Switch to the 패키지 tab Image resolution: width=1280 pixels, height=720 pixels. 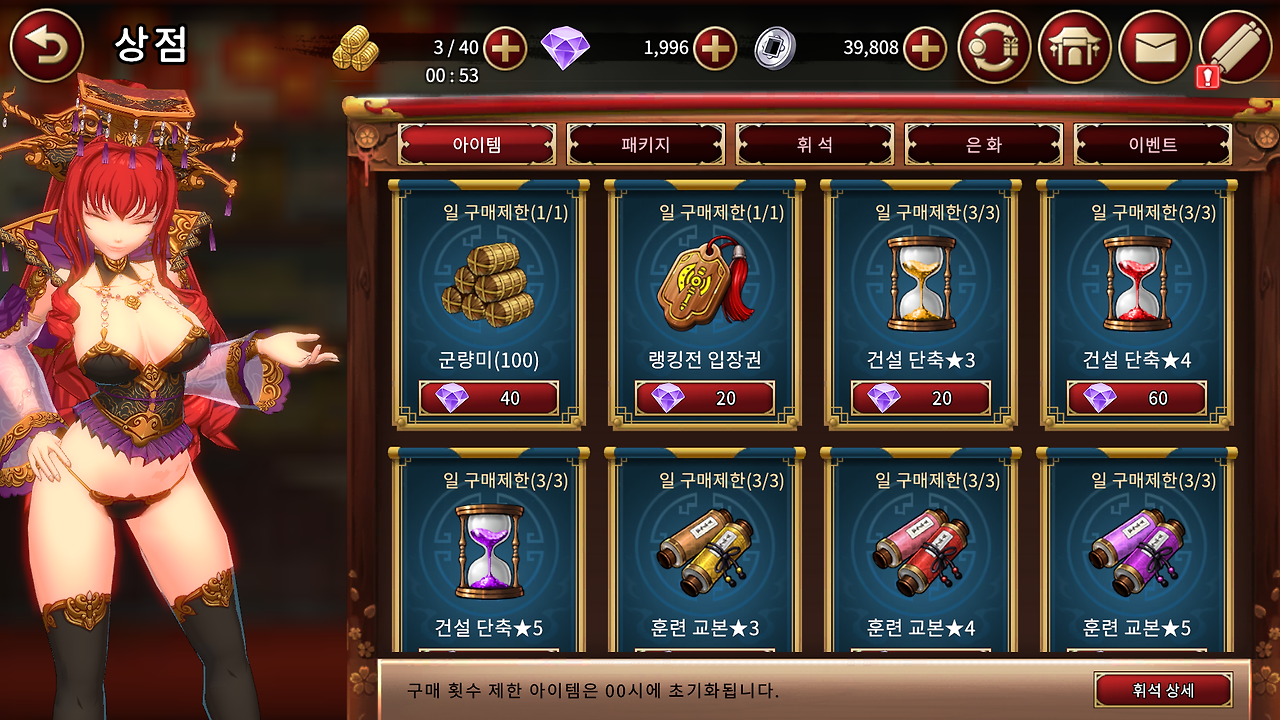[643, 144]
